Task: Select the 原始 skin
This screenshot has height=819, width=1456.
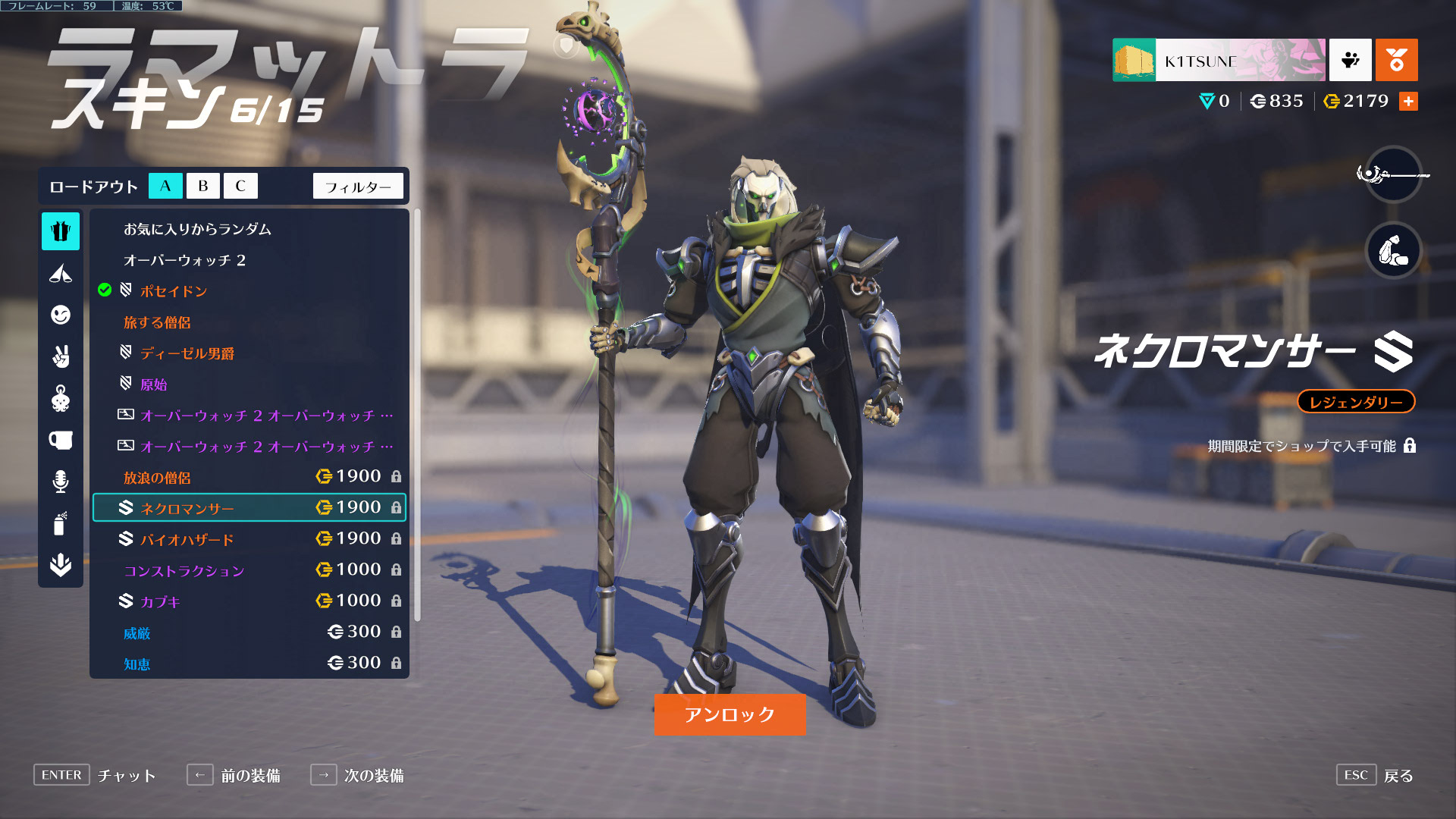Action: 153,384
